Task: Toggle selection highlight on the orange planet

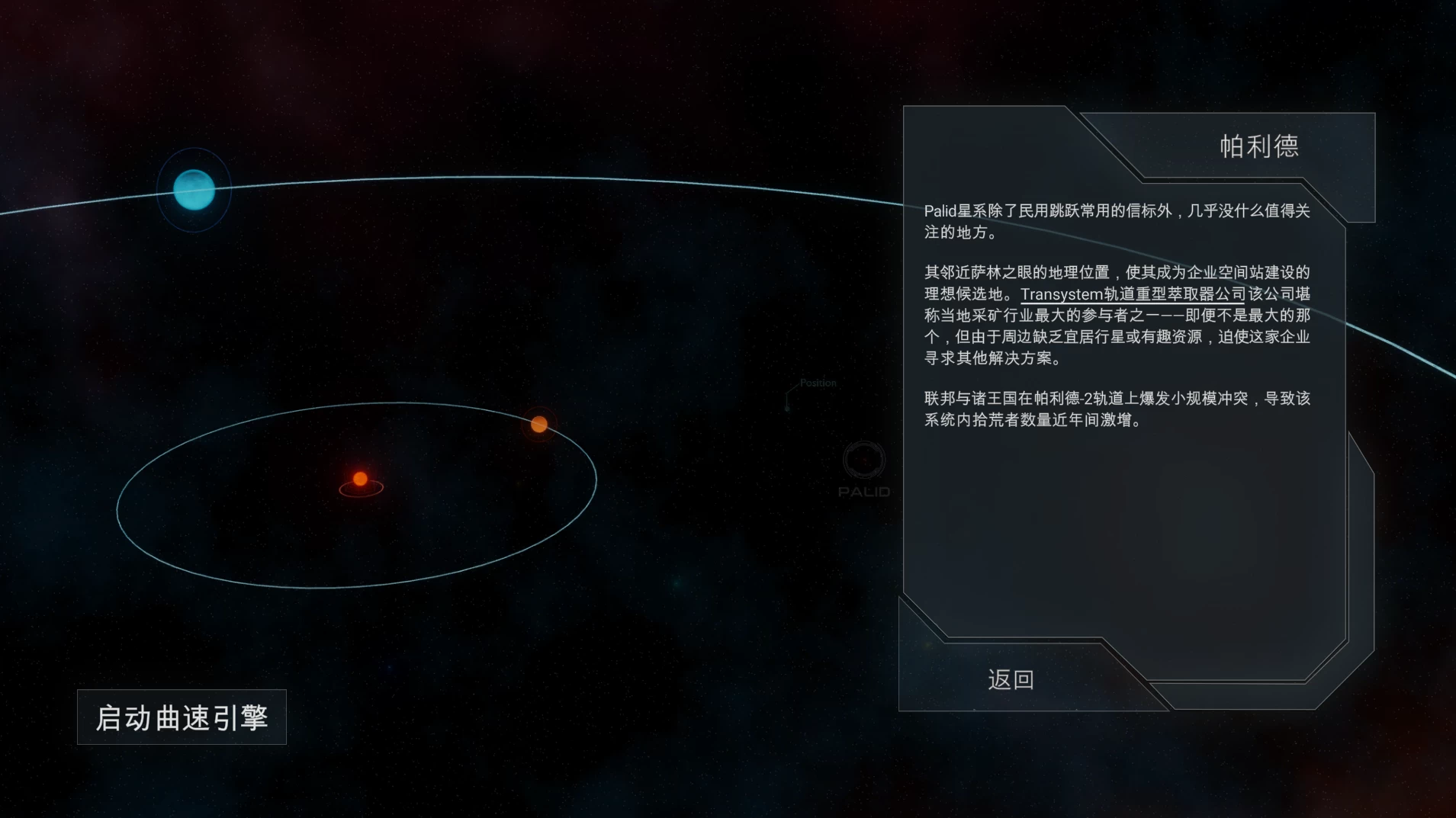Action: pos(539,424)
